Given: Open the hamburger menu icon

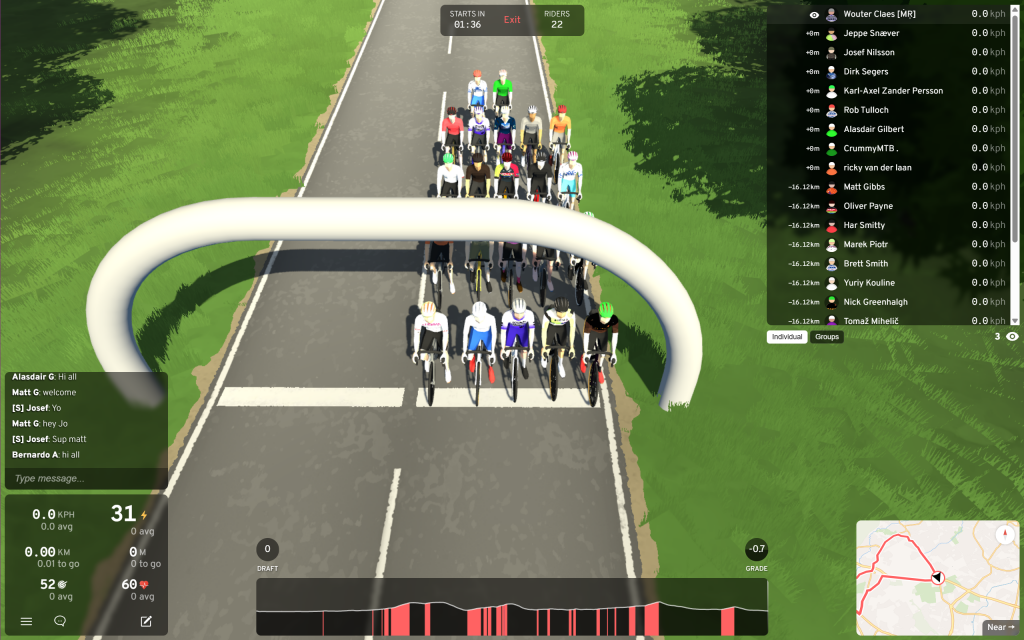Looking at the screenshot, I should [x=26, y=621].
